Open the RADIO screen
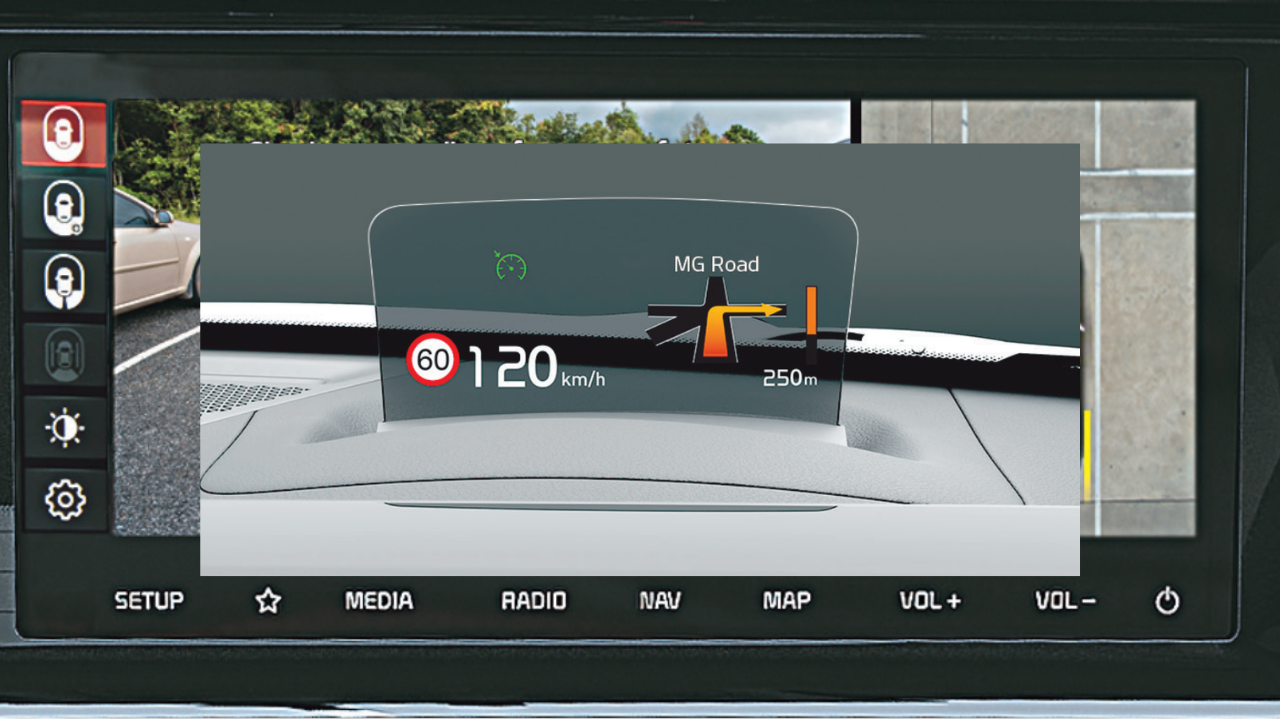Screen dimensions: 1280x720 (533, 601)
